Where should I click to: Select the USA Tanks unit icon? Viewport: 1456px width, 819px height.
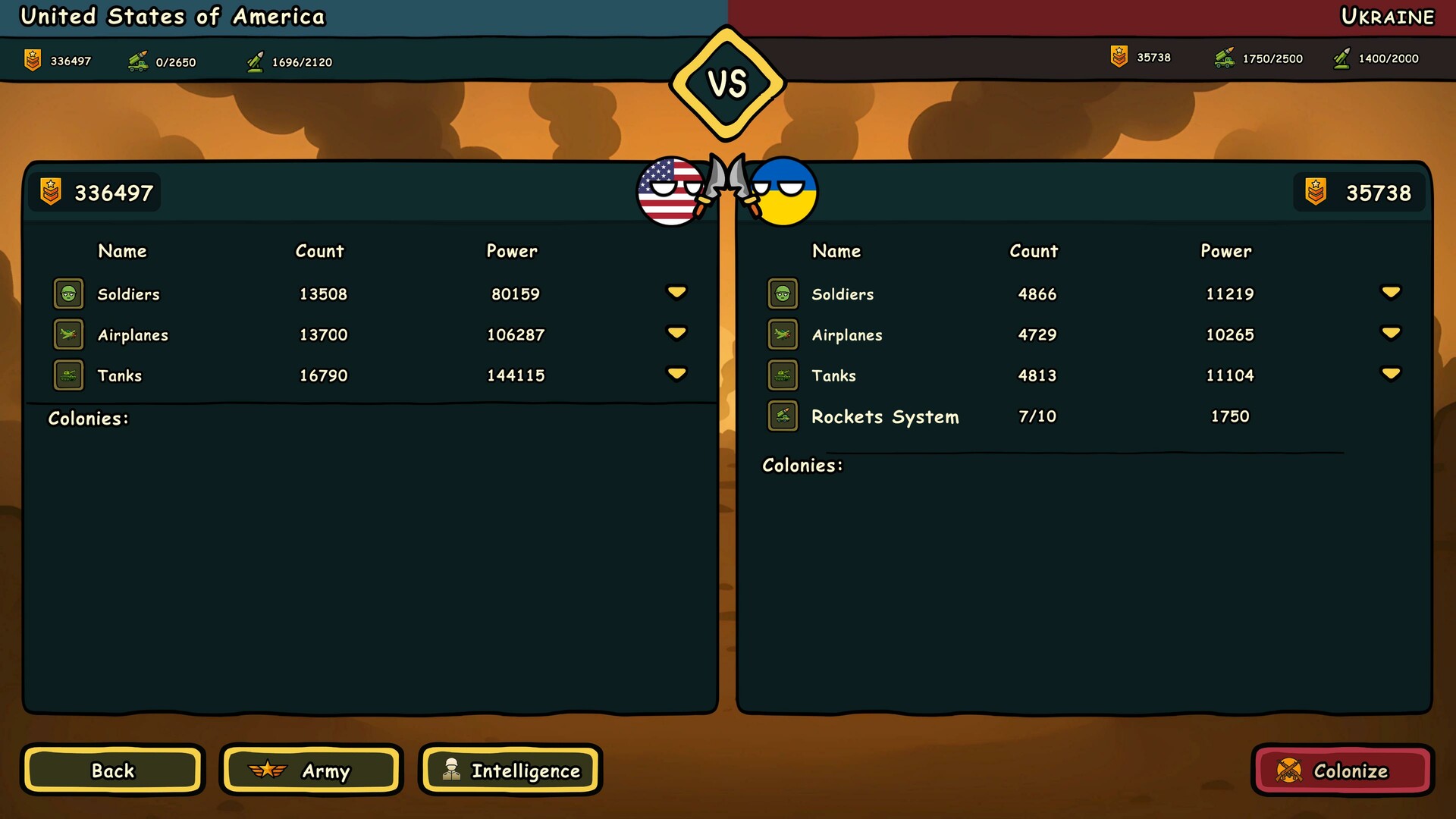[x=68, y=375]
